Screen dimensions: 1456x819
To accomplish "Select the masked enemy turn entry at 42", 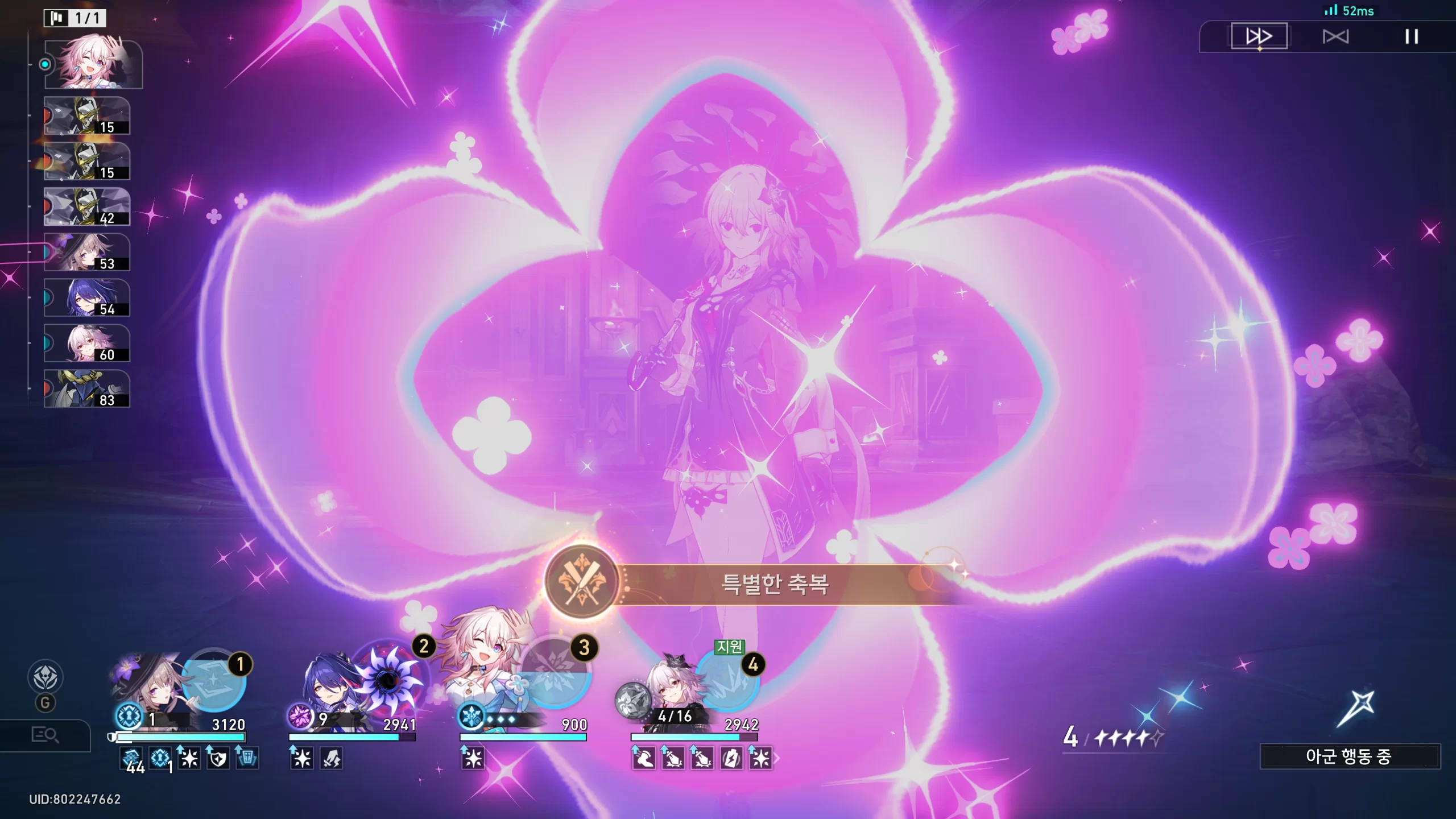I will pyautogui.click(x=87, y=207).
